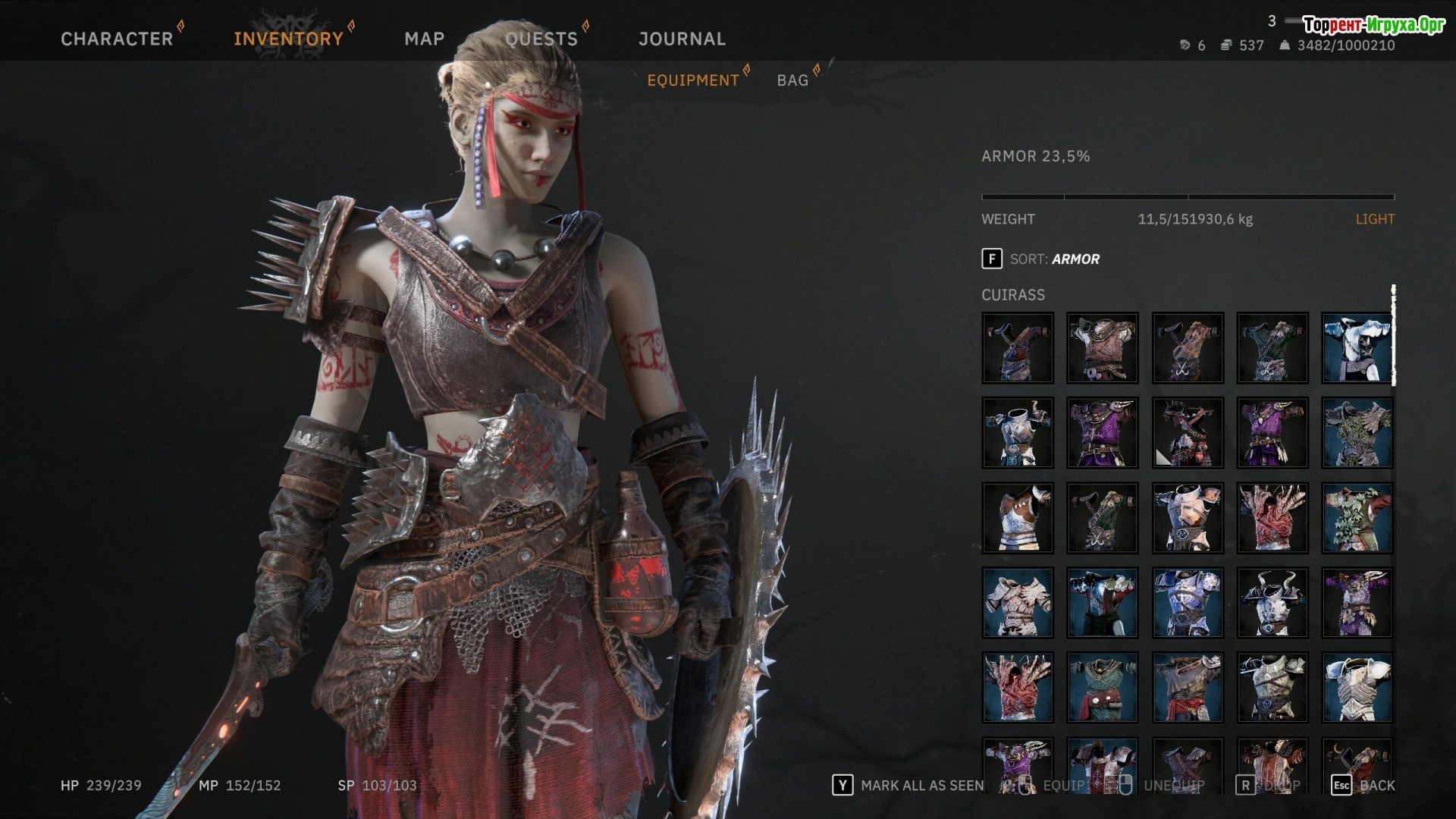
Task: Select the horned silver cuirass
Action: 1272,603
